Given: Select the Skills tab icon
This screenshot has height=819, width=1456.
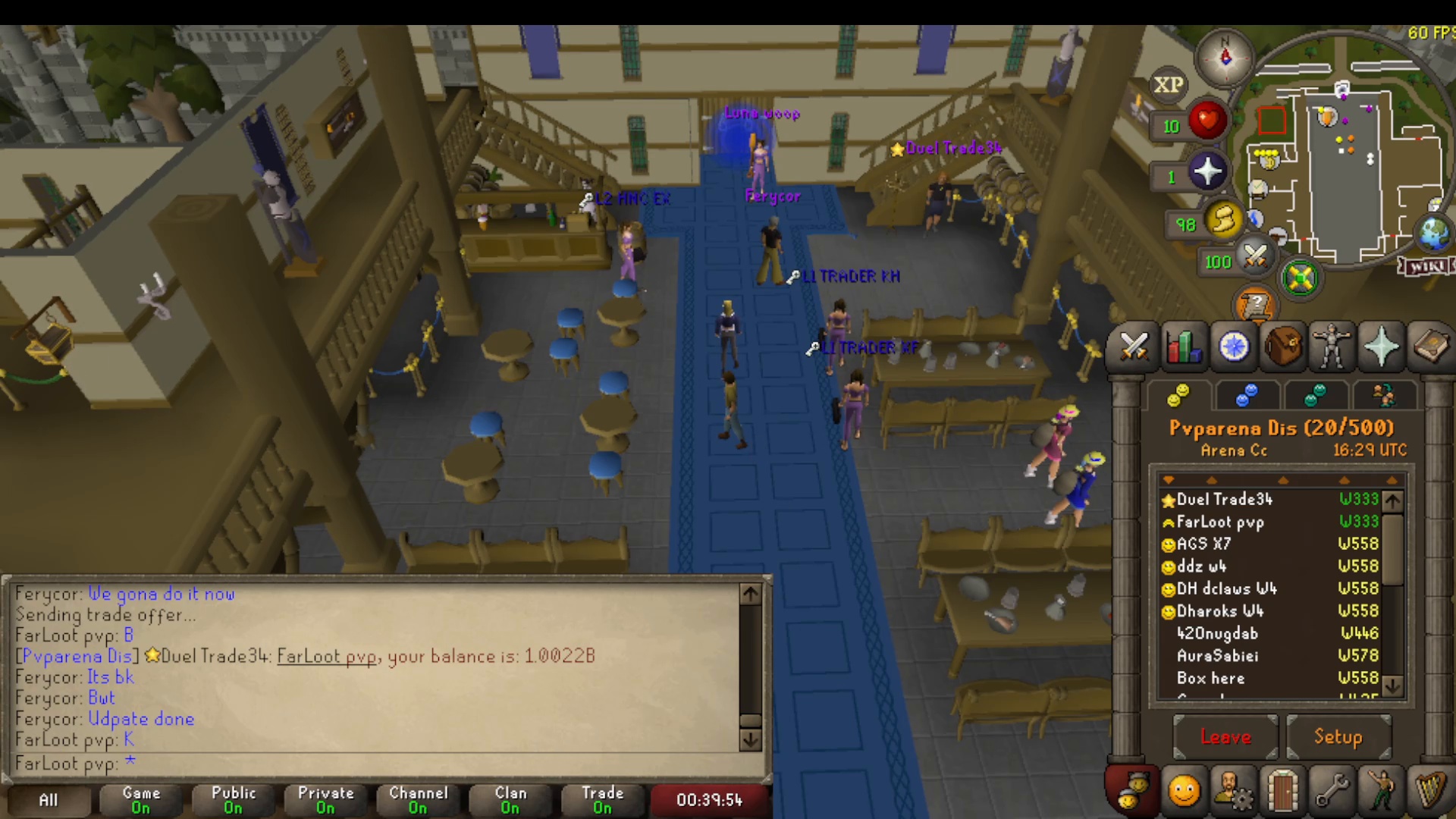Looking at the screenshot, I should [x=1185, y=347].
